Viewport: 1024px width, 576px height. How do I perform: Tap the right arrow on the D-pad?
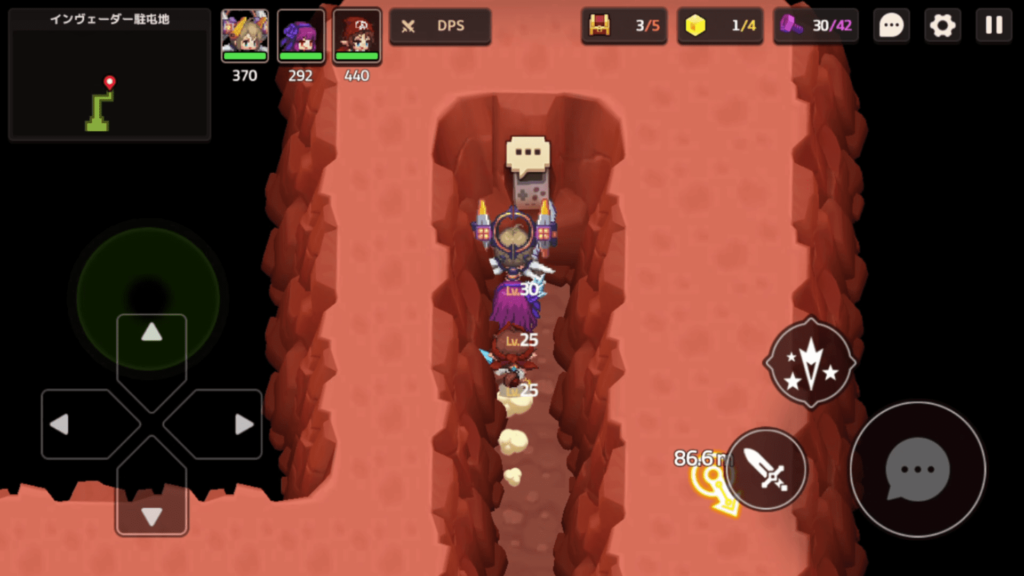coord(243,424)
